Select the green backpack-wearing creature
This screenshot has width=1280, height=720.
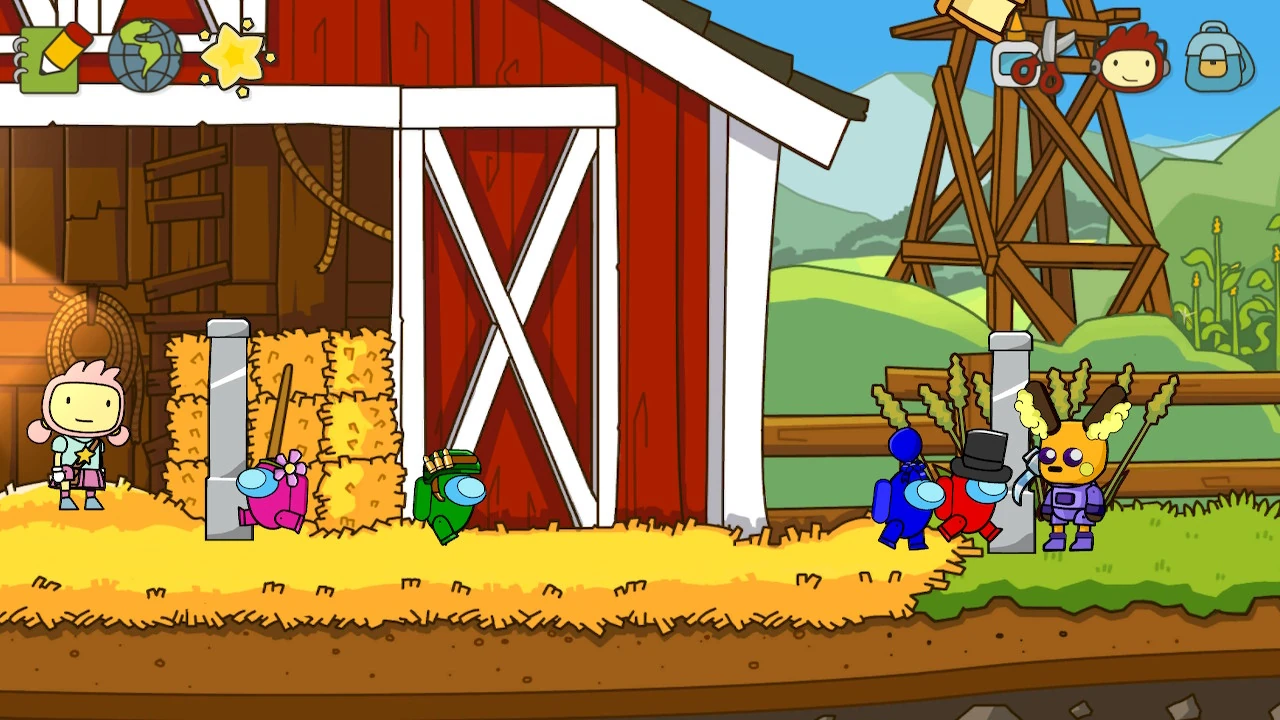(450, 495)
